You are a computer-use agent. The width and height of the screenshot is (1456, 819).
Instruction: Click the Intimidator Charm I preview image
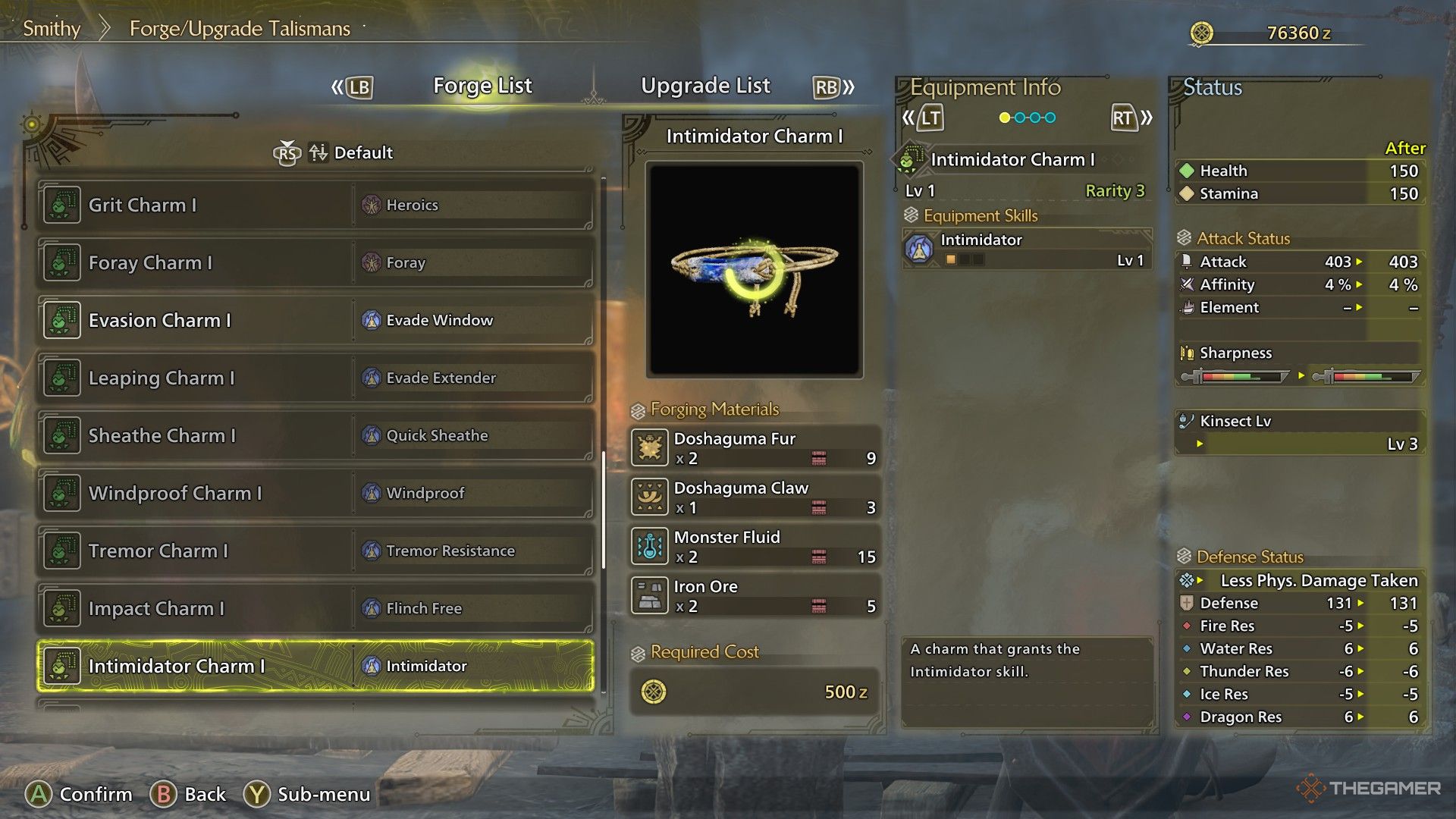coord(755,269)
